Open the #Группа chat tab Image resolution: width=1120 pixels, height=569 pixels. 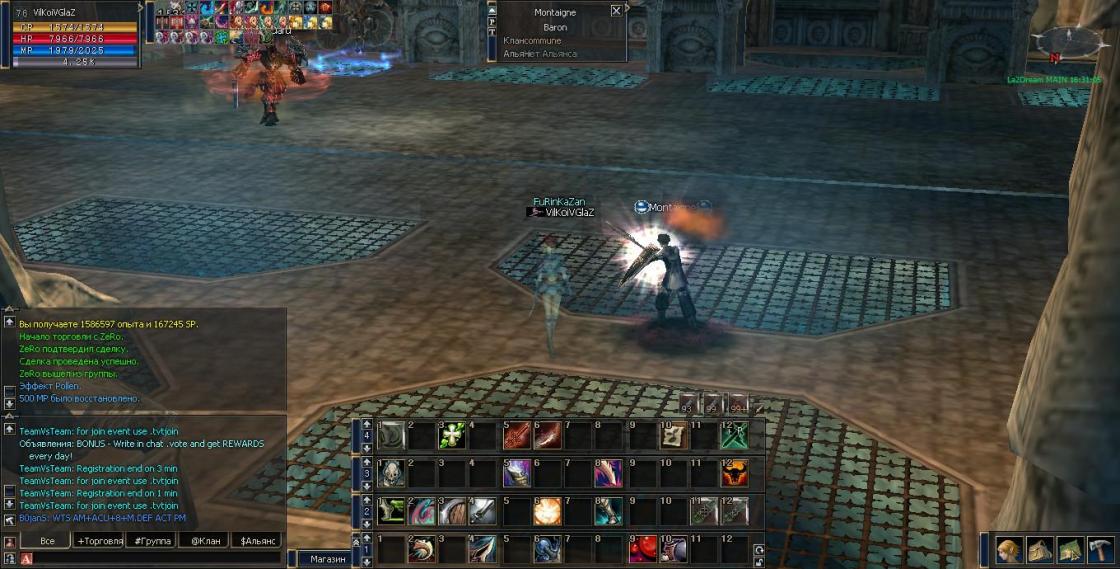(153, 540)
